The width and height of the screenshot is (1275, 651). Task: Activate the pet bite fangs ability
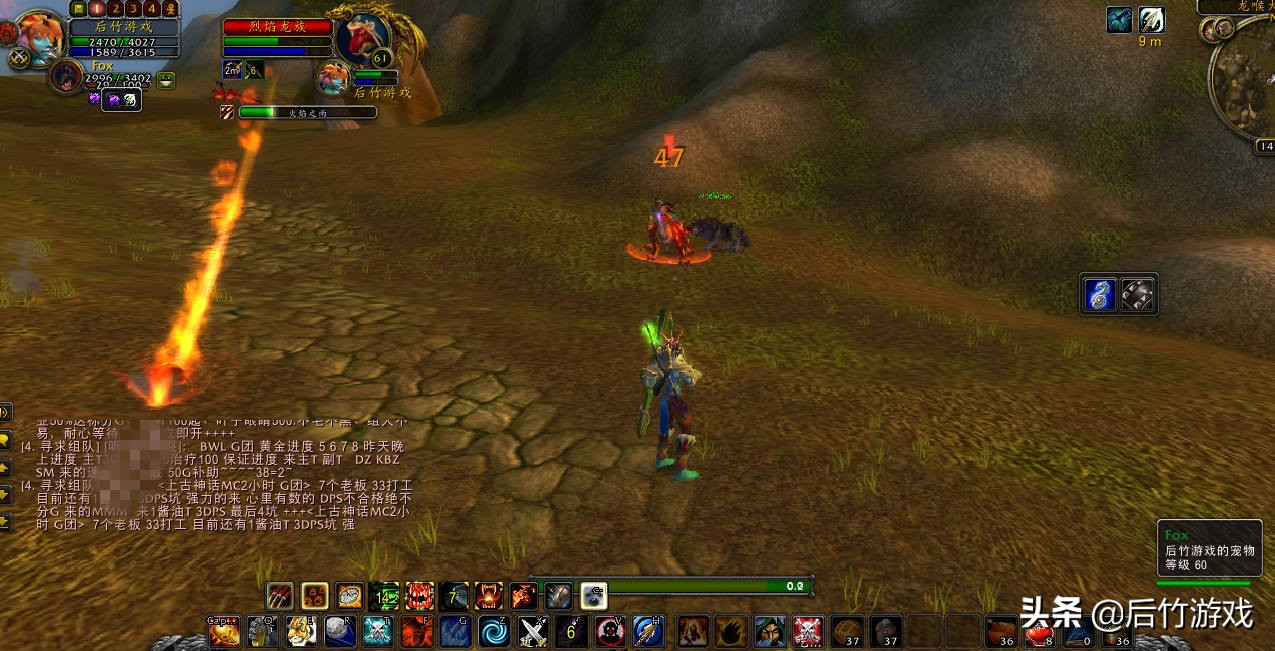419,596
